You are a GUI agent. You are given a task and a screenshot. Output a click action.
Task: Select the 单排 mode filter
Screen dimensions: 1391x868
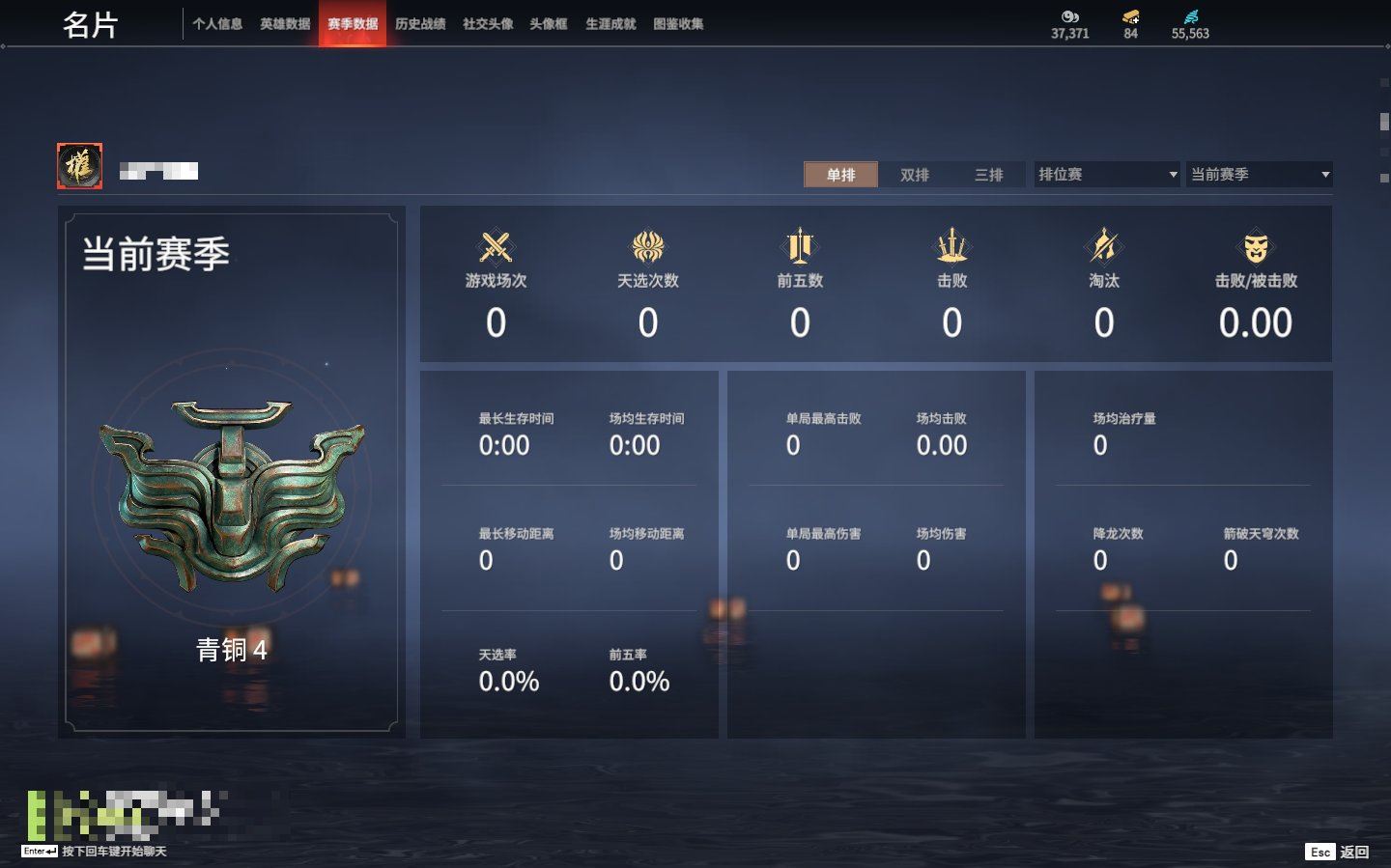[841, 175]
